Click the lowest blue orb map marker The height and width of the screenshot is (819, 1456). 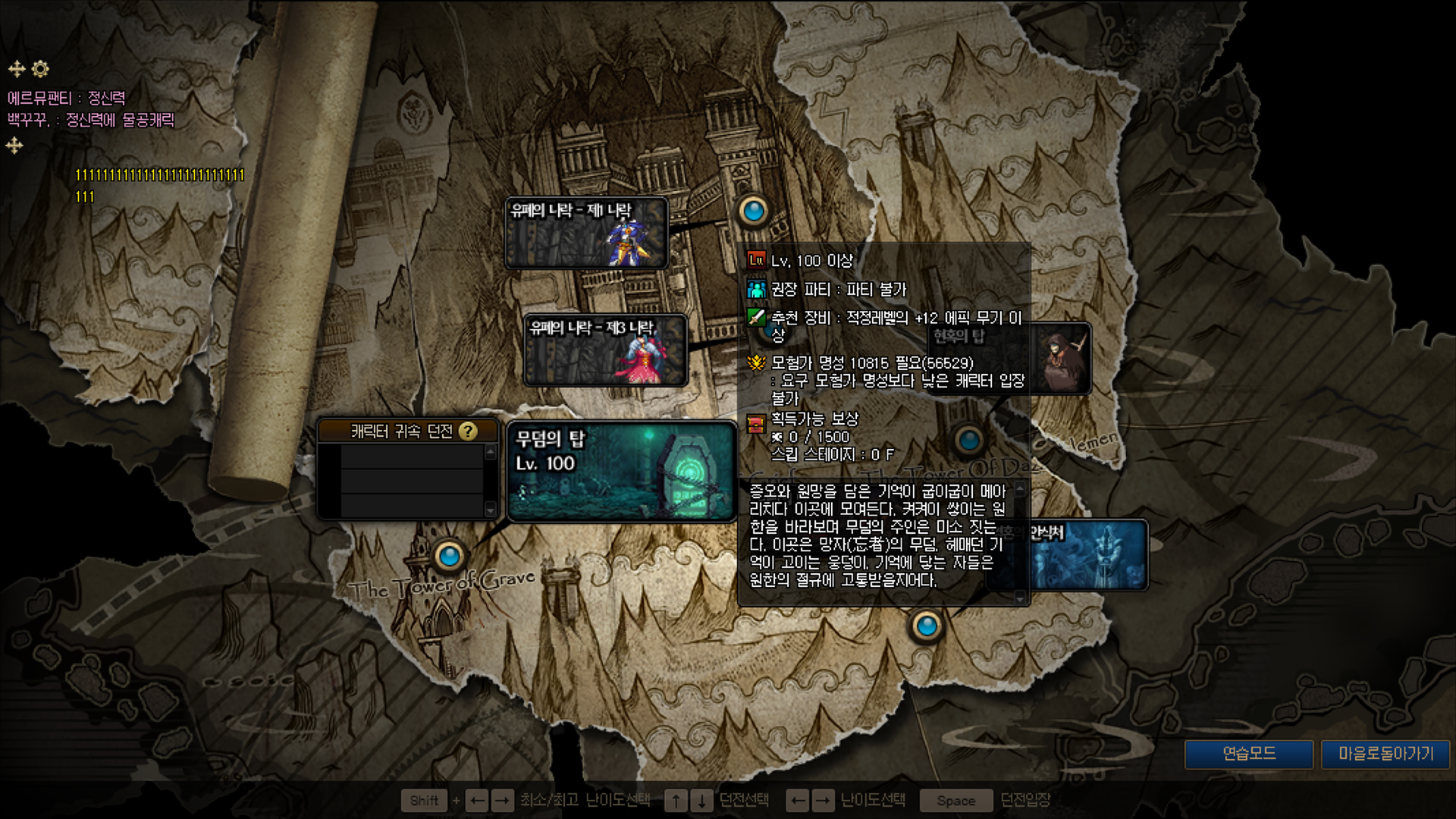[x=926, y=626]
